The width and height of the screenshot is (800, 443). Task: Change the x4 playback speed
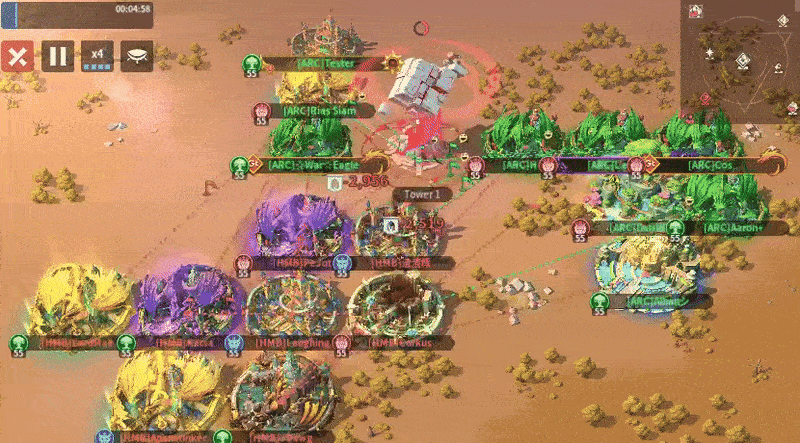(x=98, y=56)
